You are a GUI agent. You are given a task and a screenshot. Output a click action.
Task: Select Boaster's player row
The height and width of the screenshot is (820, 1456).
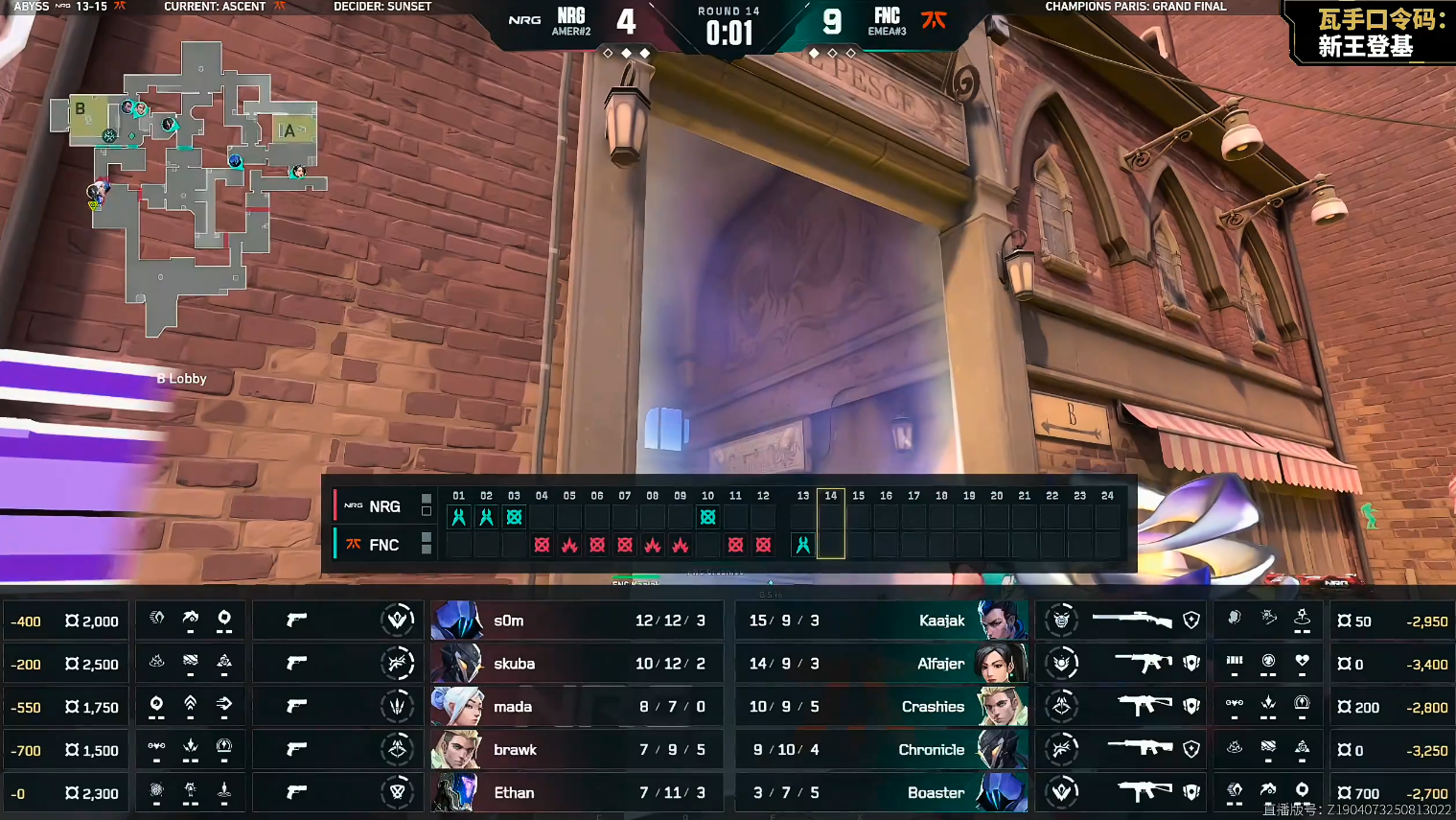click(880, 793)
